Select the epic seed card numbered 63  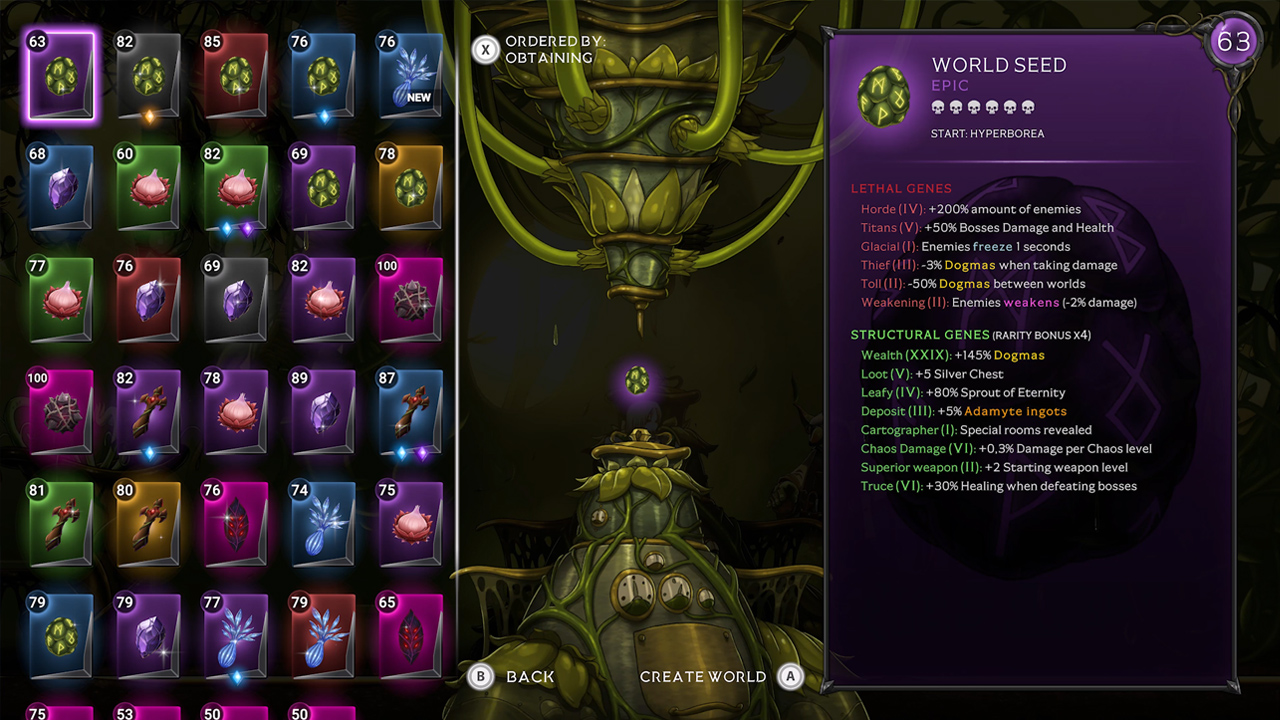point(61,73)
